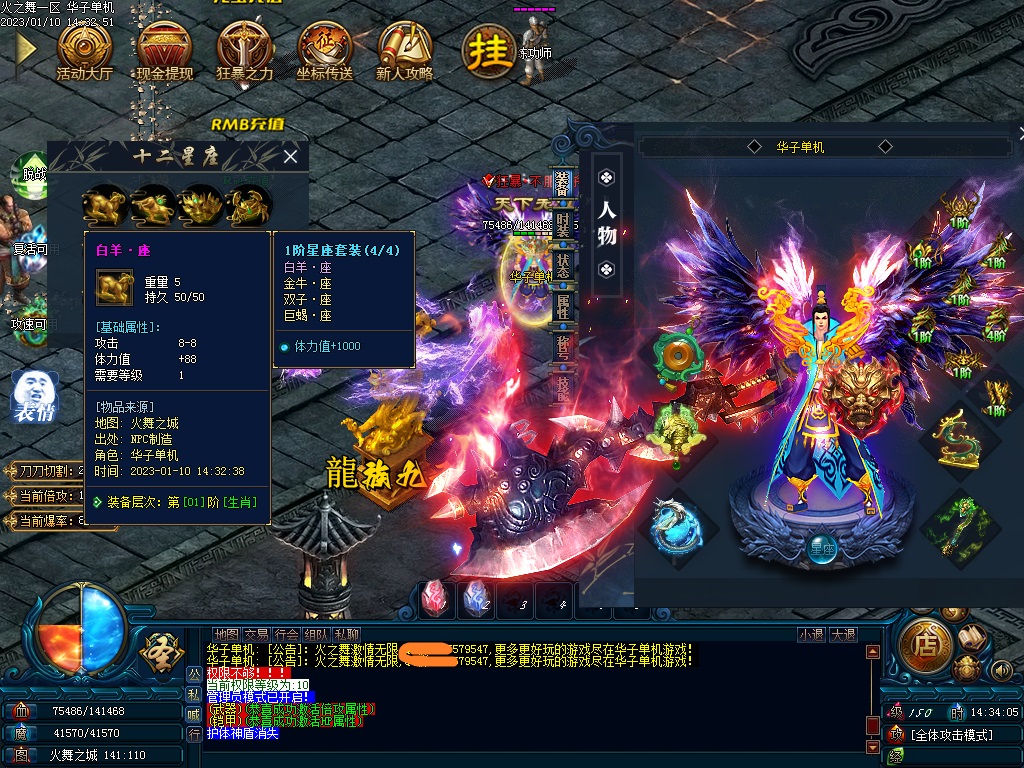1024x768 pixels.
Task: Switch to the 属性 attributes tab
Action: [x=564, y=308]
